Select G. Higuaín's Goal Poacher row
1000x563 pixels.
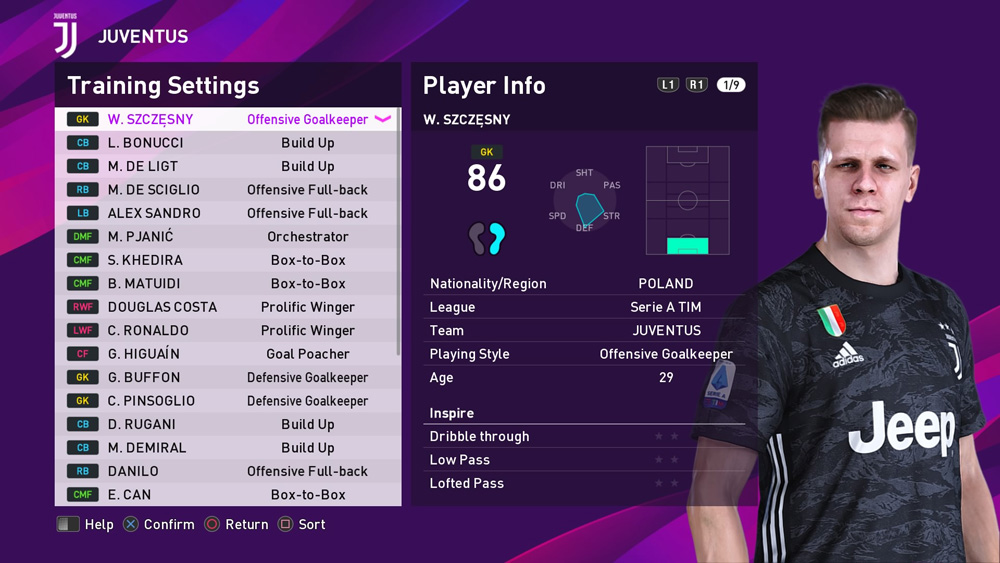click(227, 354)
